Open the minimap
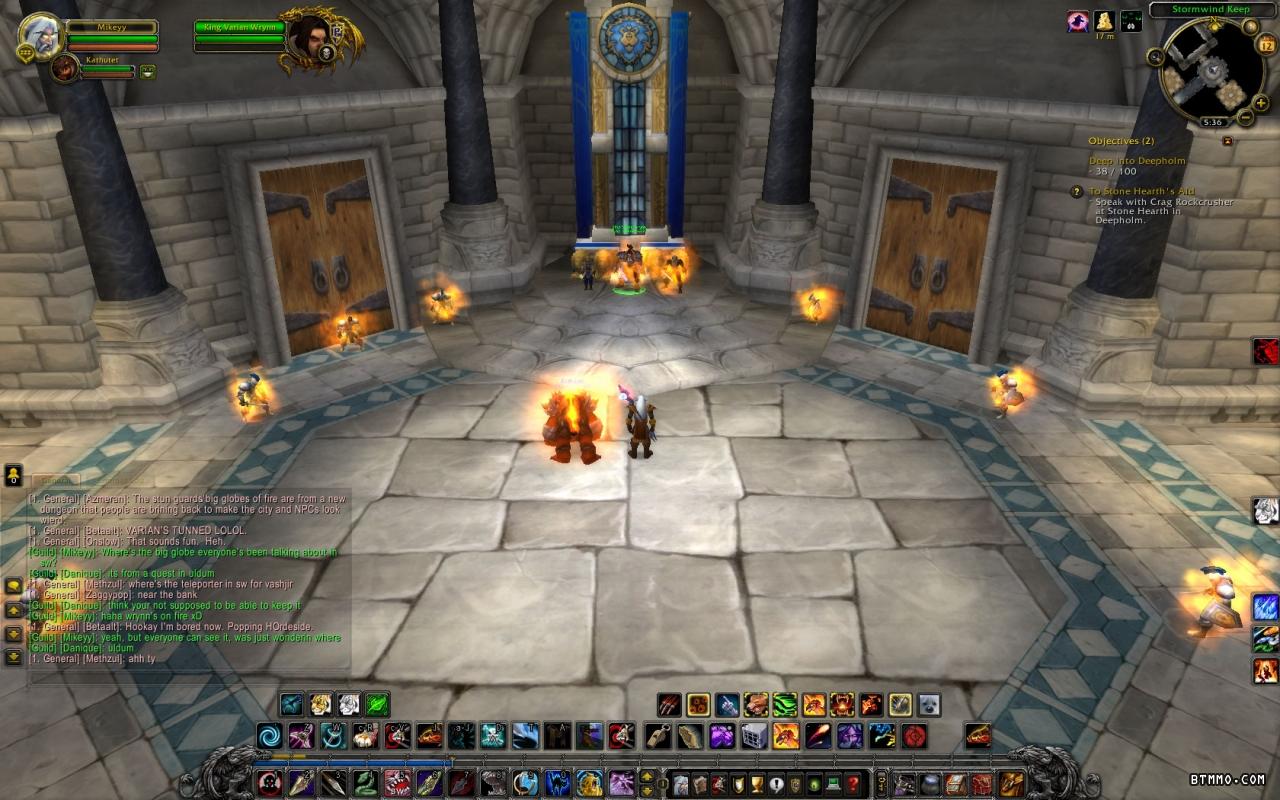Screen dimensions: 1280x800 1211,70
